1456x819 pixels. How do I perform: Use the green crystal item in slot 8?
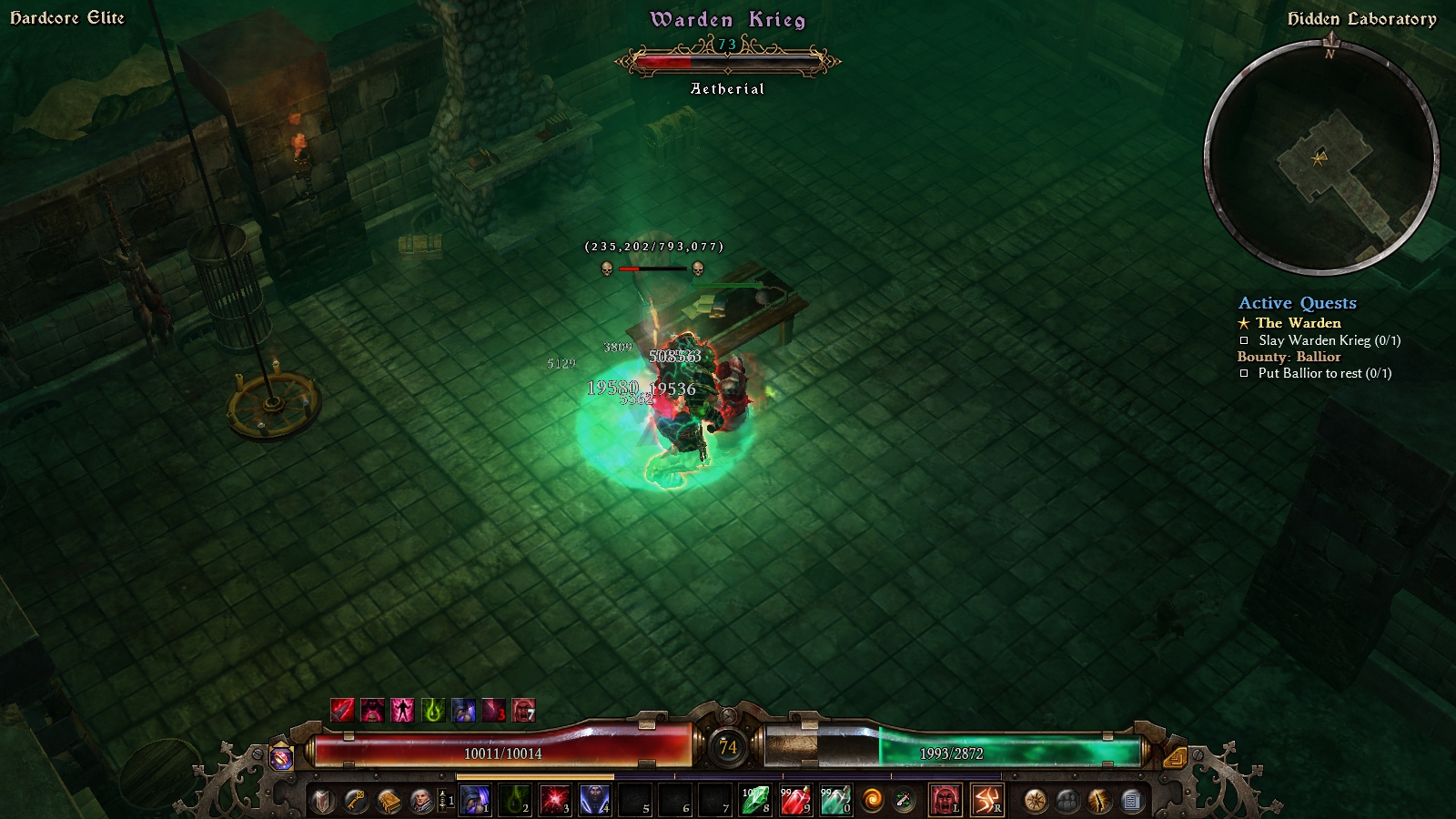(x=755, y=801)
